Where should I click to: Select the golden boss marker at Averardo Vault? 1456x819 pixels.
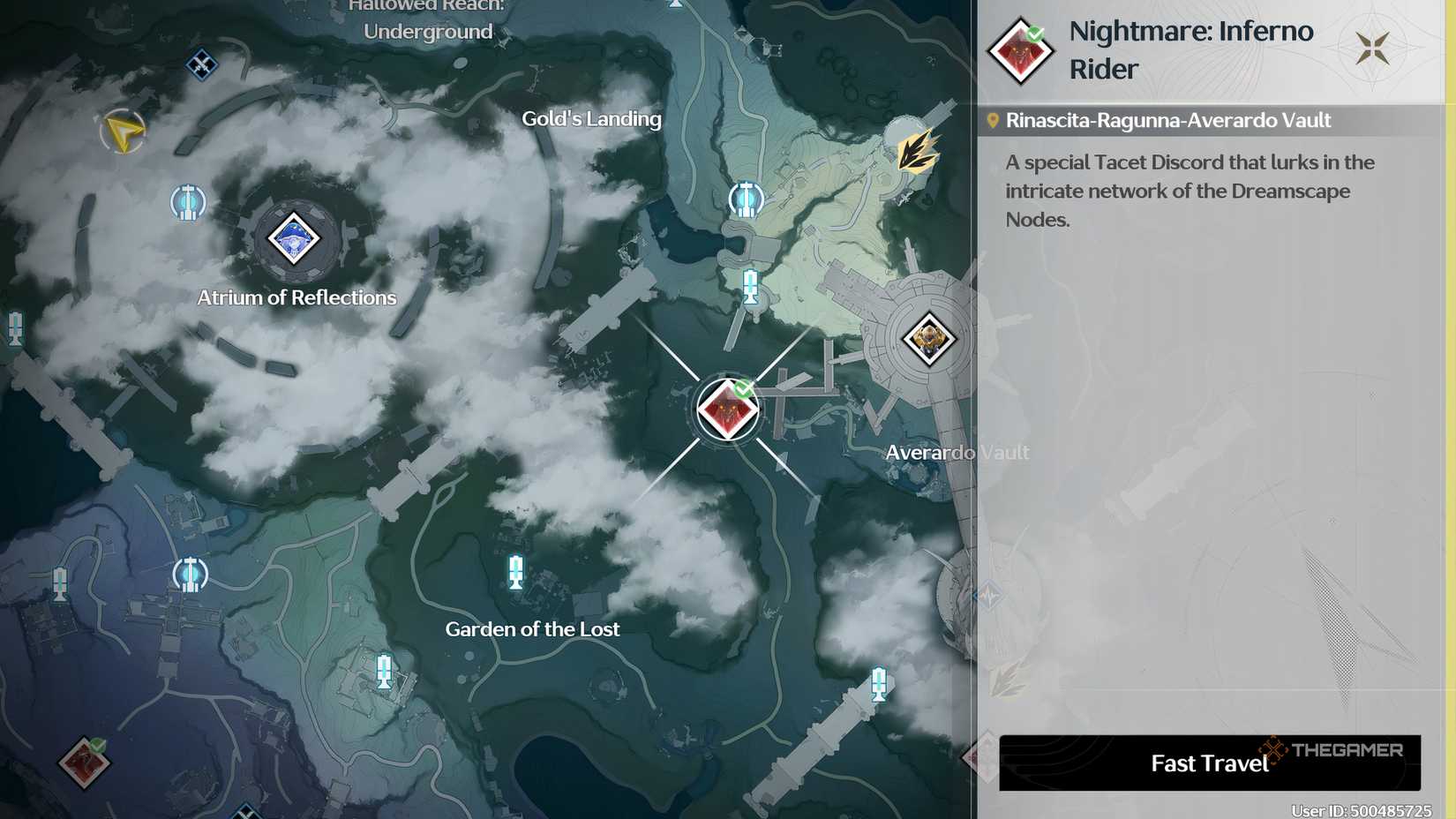929,339
